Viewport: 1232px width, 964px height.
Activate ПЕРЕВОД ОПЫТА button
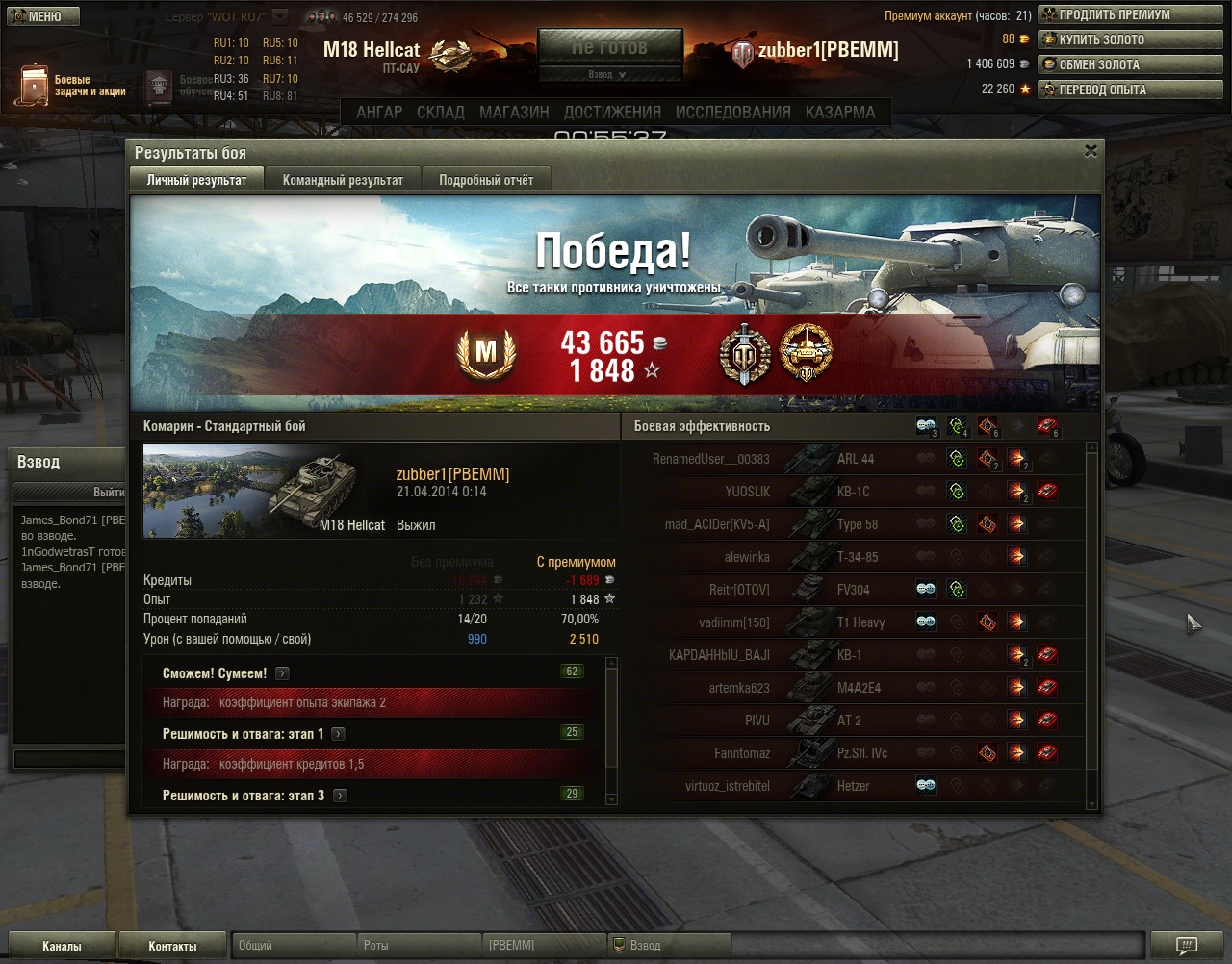tap(1129, 89)
